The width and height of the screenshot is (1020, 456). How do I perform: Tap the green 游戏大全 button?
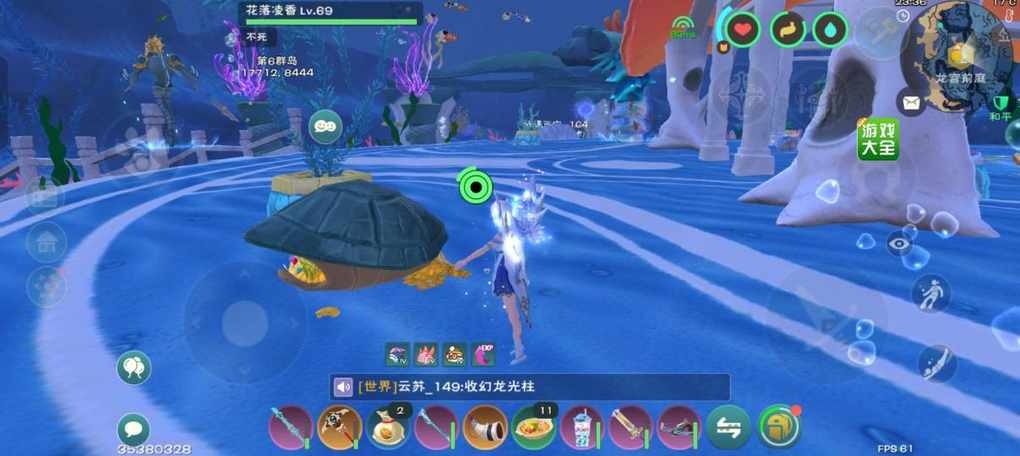click(x=878, y=139)
